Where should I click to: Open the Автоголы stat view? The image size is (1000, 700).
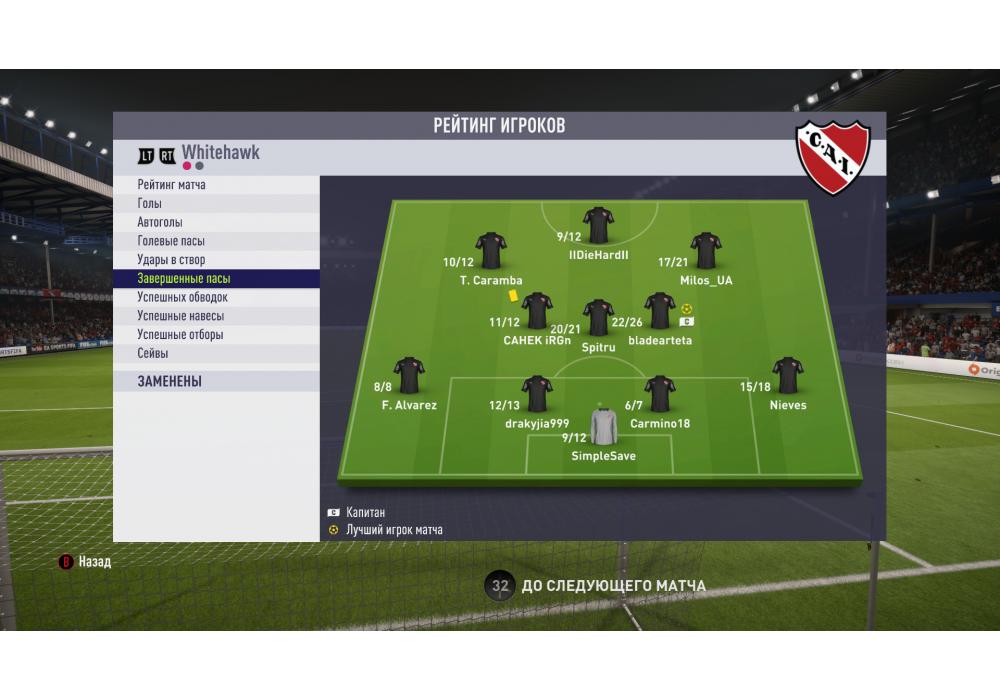(216, 222)
